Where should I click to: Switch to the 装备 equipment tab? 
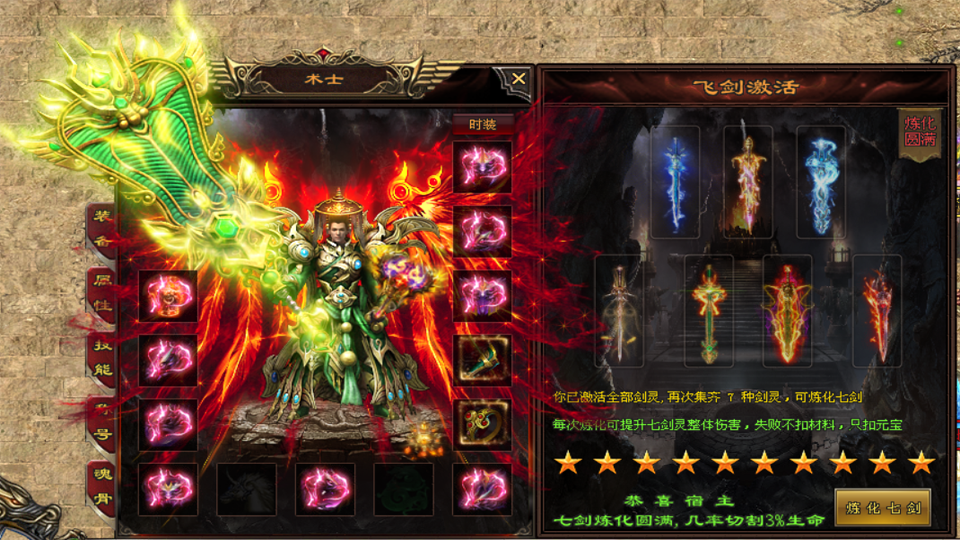click(x=101, y=230)
